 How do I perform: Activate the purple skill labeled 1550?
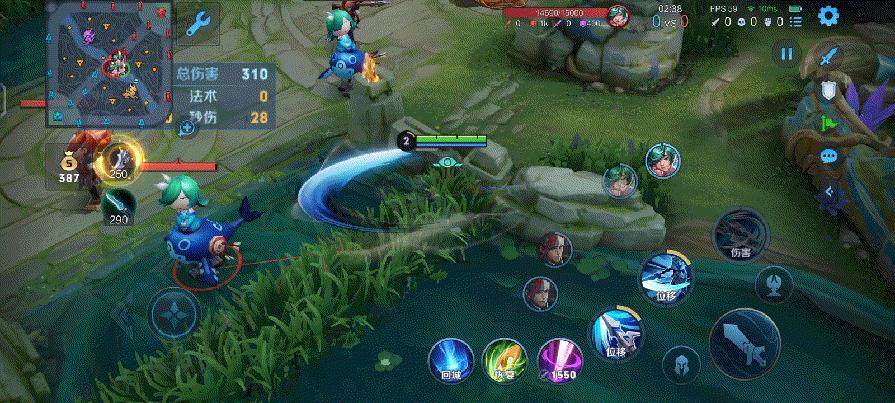coord(560,359)
